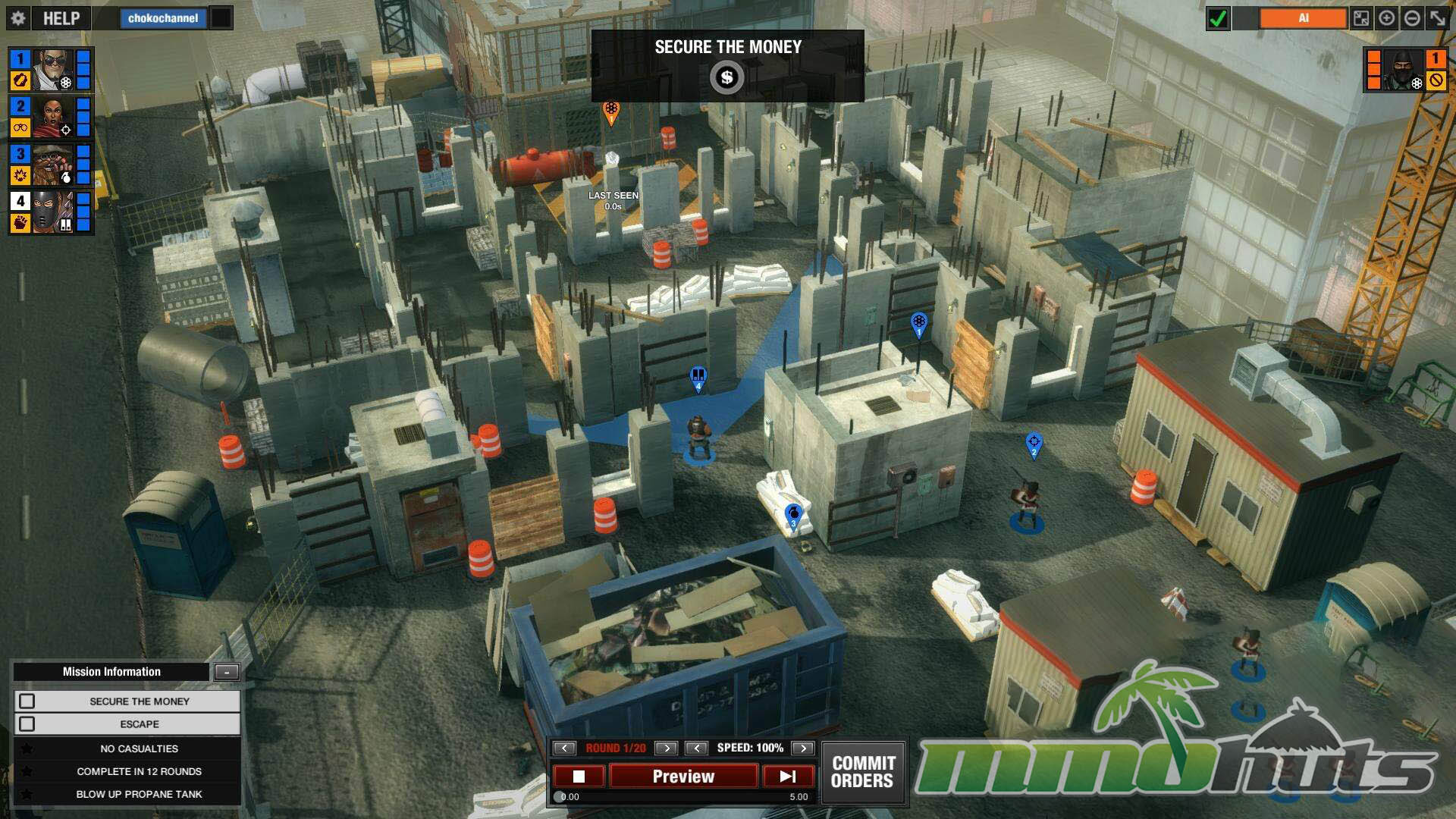Commit orders for this round
Screen dimensions: 1456x819
coord(863,772)
